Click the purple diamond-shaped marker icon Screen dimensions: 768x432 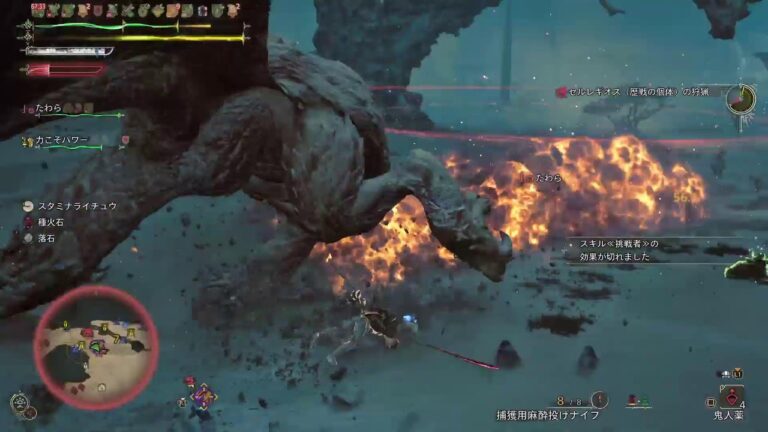click(x=205, y=396)
